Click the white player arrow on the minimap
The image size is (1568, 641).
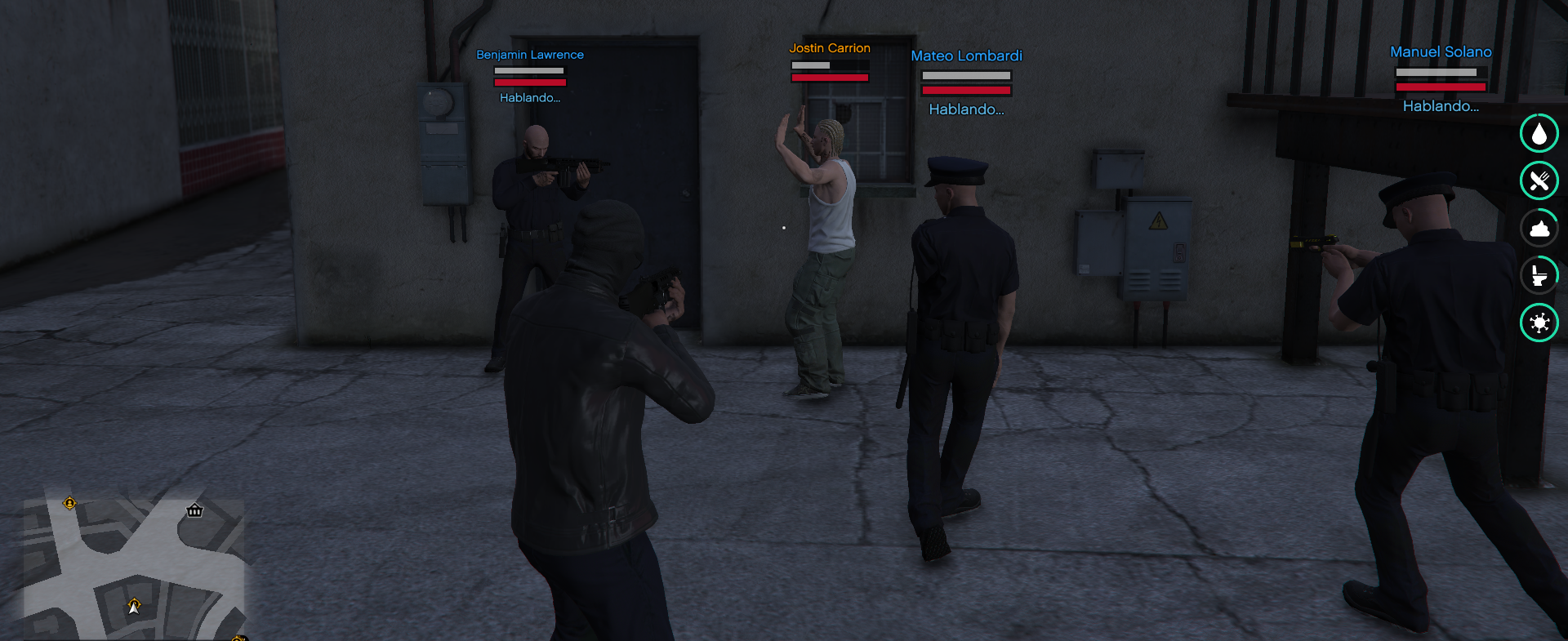pyautogui.click(x=134, y=607)
